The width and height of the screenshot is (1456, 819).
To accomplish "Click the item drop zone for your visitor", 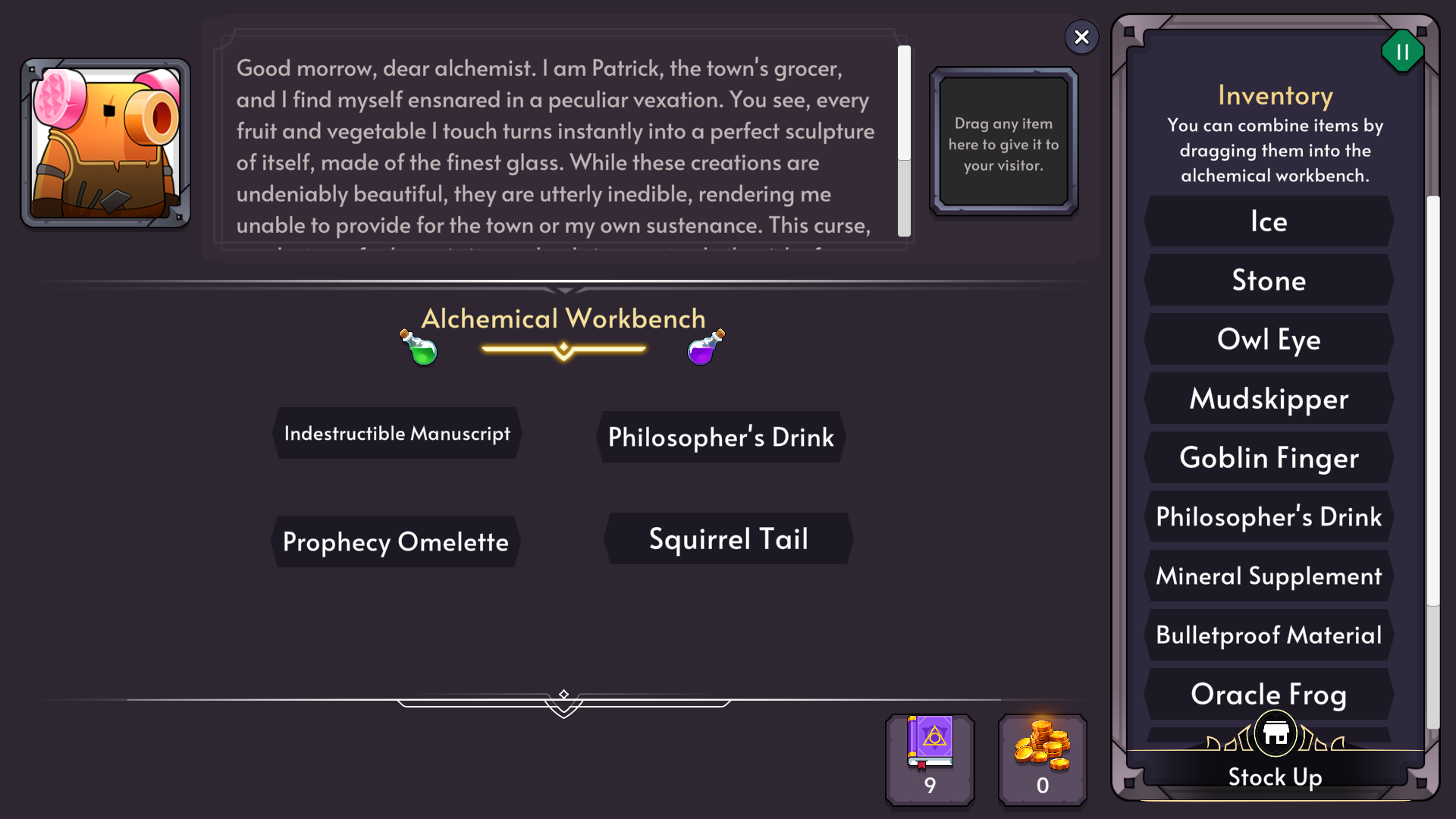I will [1003, 142].
